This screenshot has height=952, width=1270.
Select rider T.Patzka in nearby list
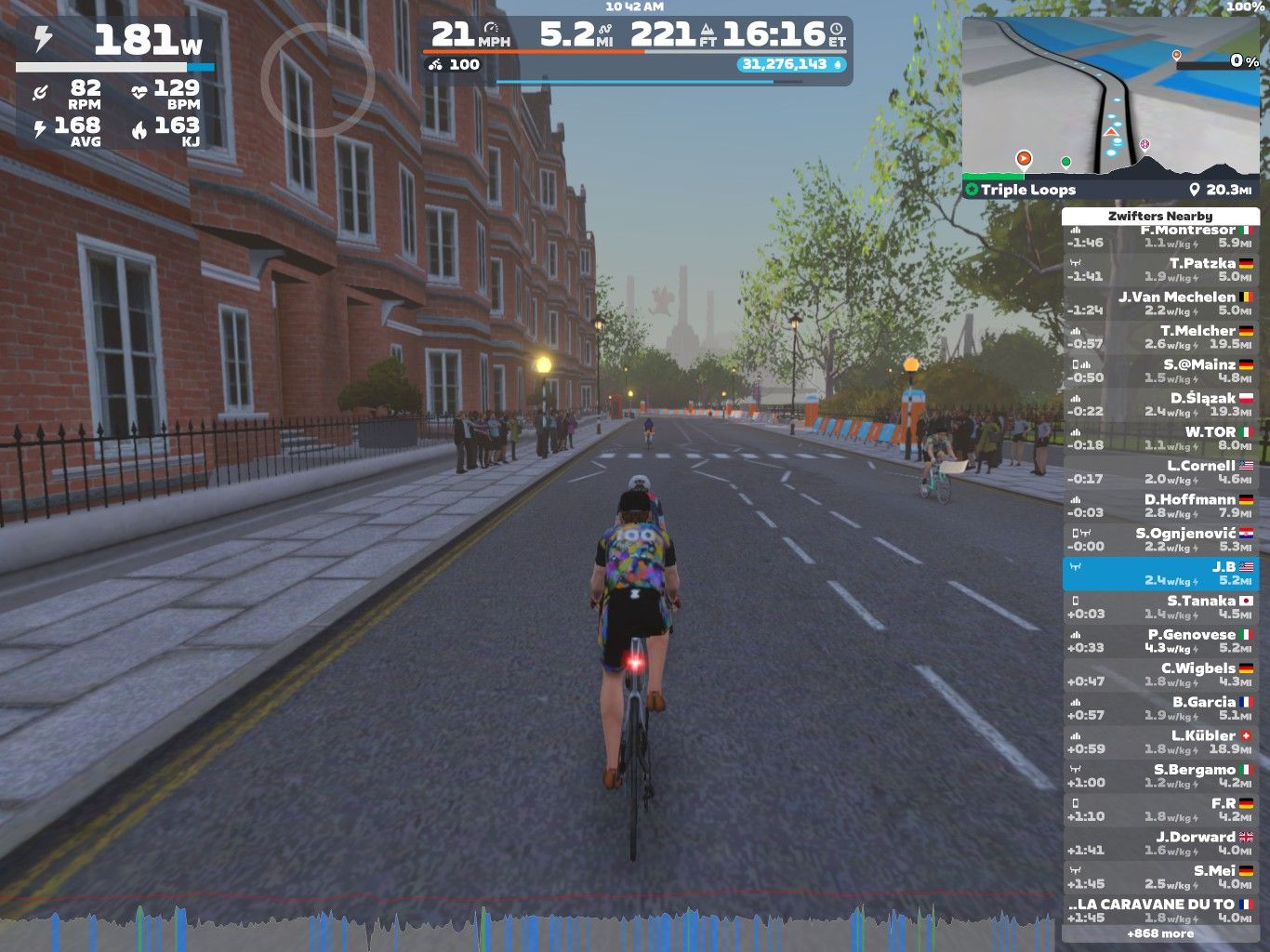click(1160, 270)
